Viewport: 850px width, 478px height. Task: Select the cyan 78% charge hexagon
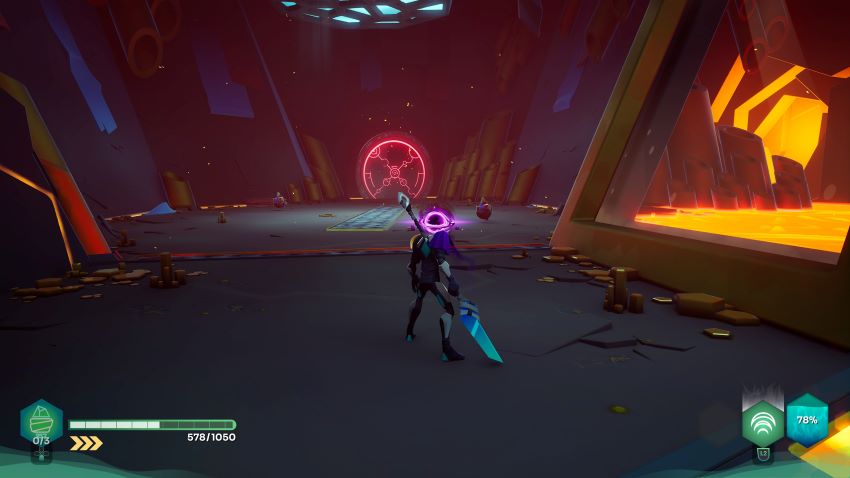coord(807,419)
